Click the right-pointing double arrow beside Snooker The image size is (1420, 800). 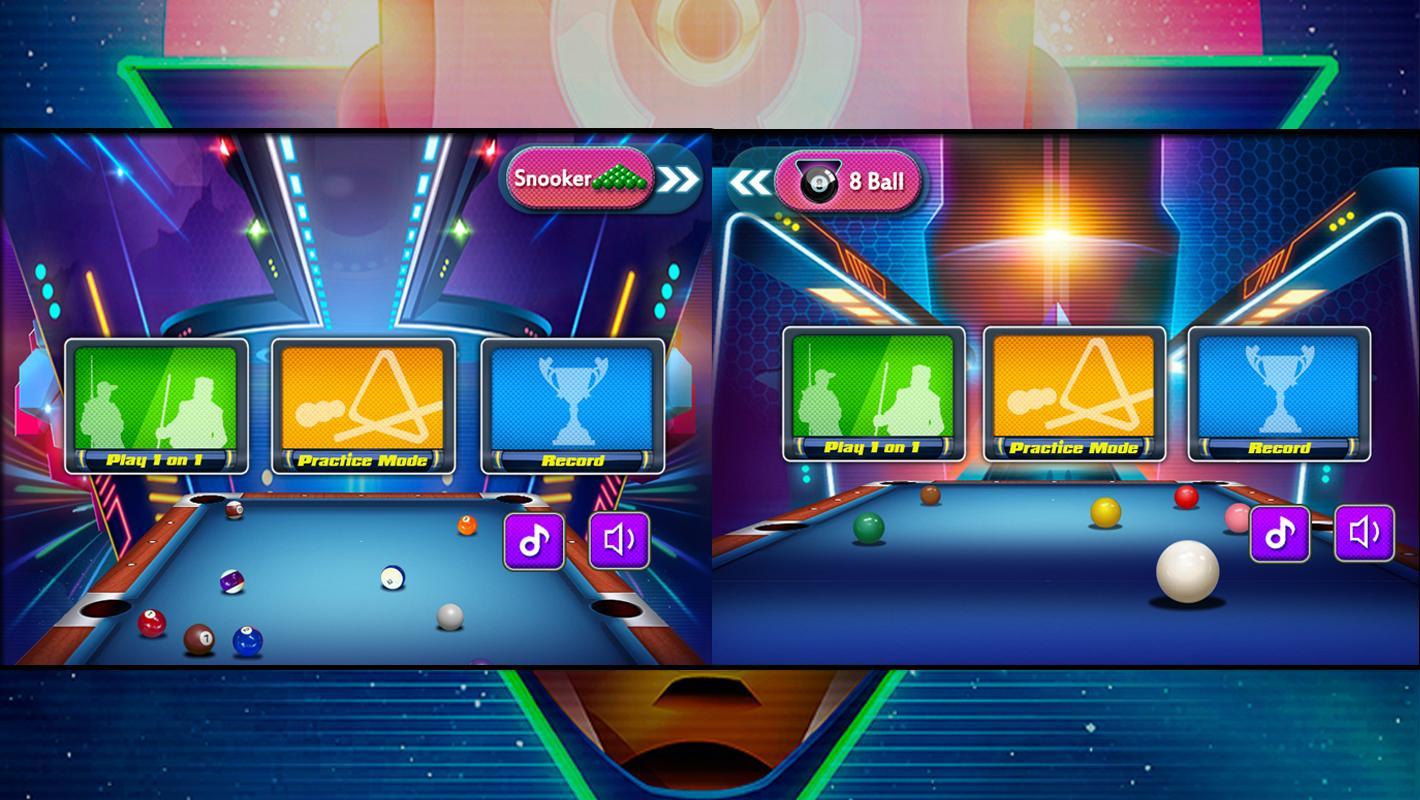pos(680,180)
